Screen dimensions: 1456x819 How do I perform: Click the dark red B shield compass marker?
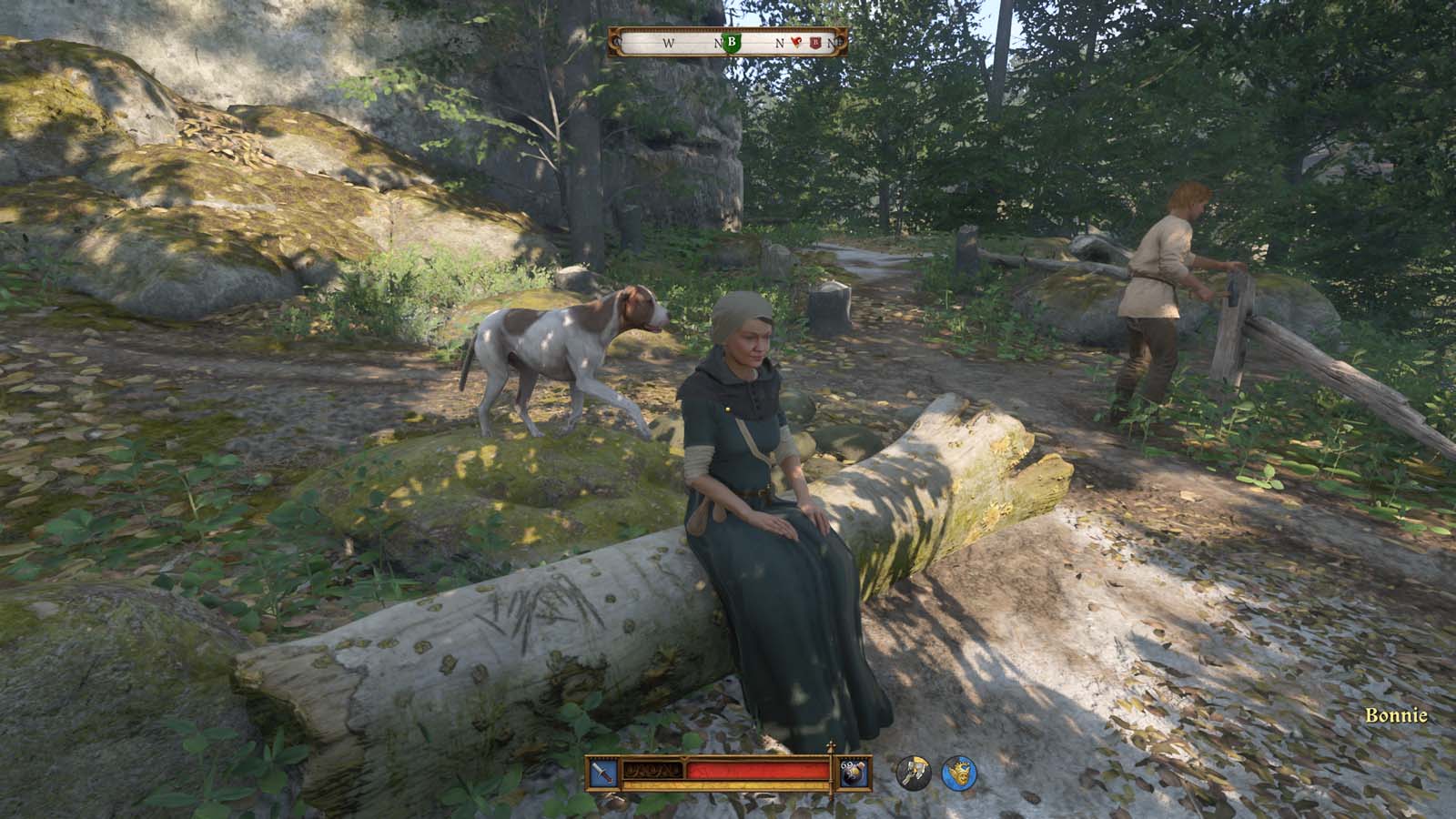(815, 43)
